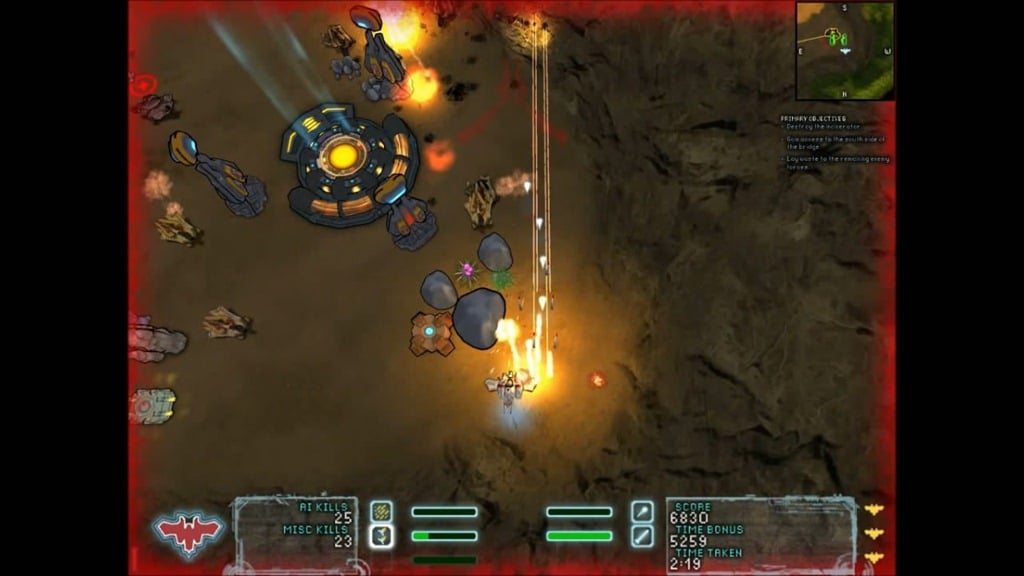Click the red bat emblem
This screenshot has height=576, width=1024.
(x=189, y=530)
